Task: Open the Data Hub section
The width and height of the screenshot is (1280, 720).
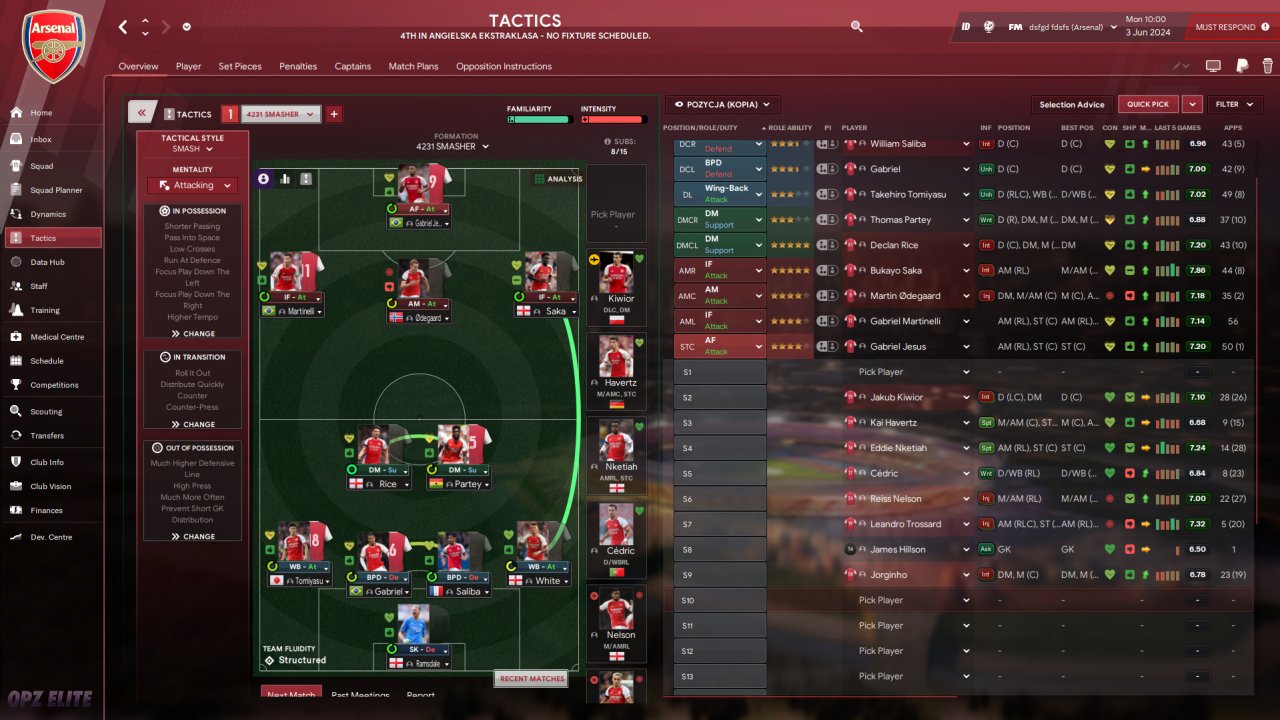Action: [x=47, y=262]
